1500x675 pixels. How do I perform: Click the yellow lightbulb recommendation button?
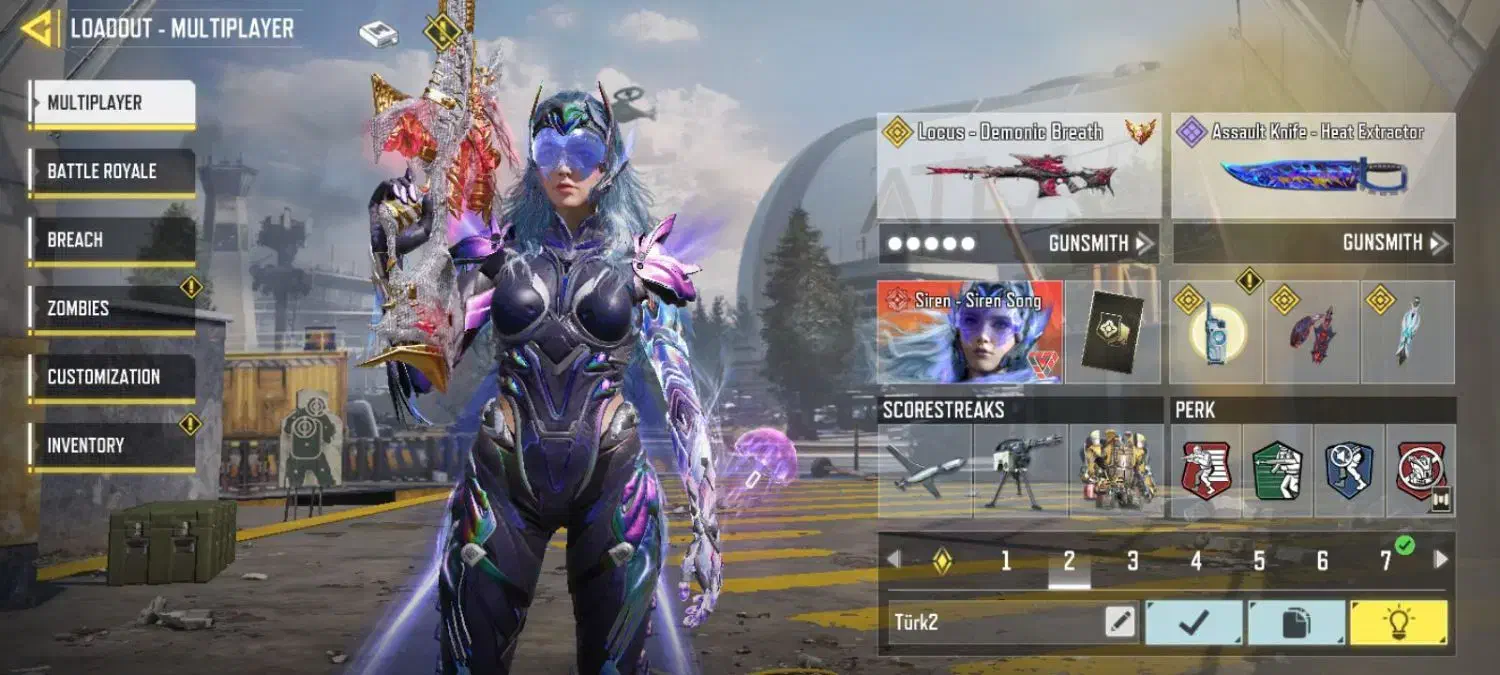click(x=1398, y=622)
